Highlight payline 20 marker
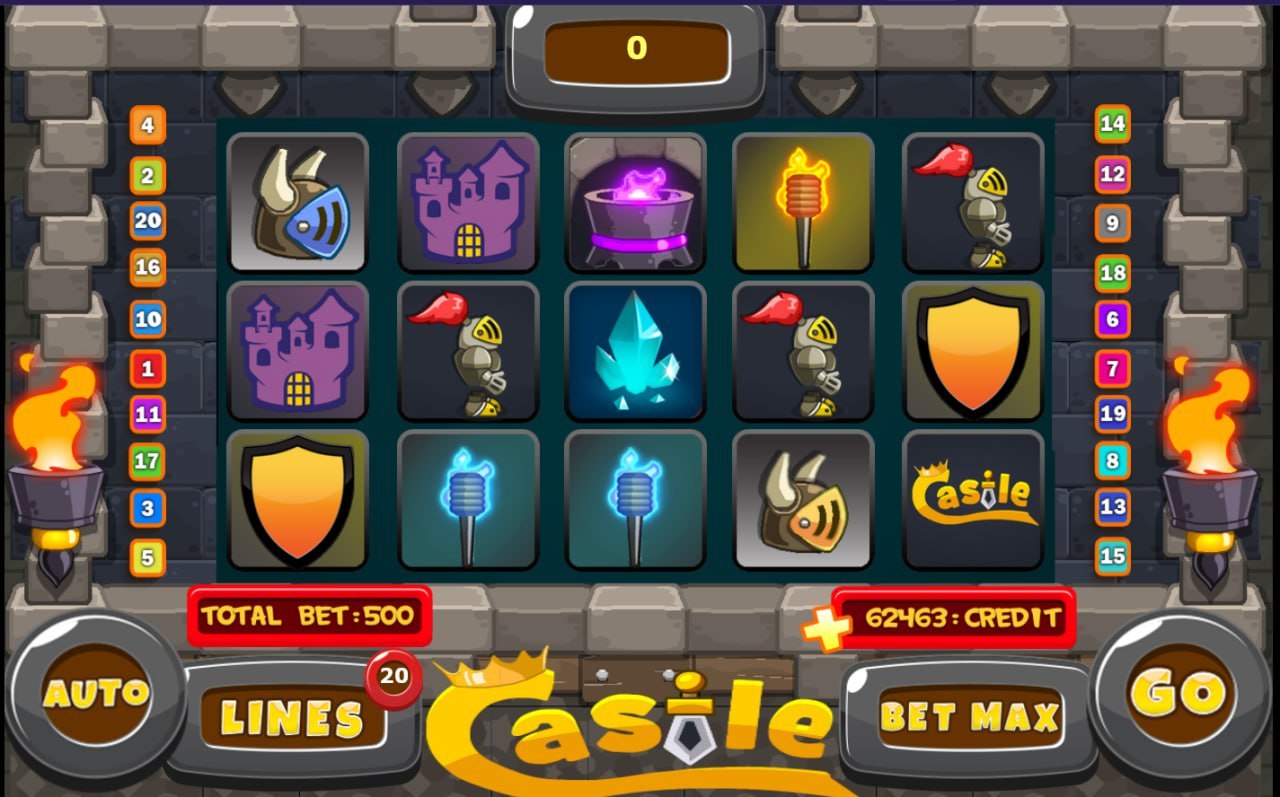This screenshot has width=1280, height=797. pyautogui.click(x=148, y=220)
